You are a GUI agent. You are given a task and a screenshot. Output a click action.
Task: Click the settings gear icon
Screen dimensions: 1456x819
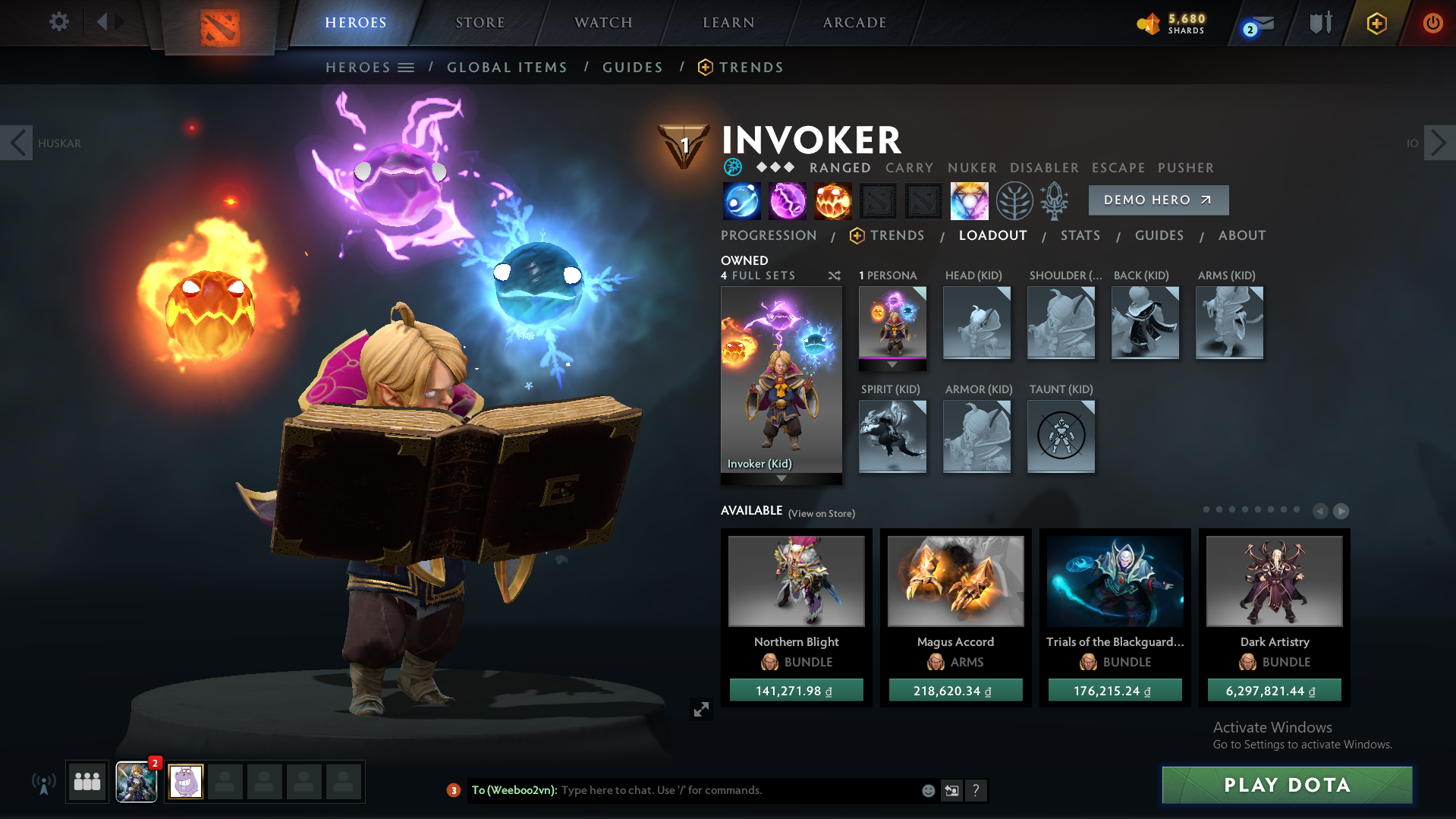pos(58,22)
